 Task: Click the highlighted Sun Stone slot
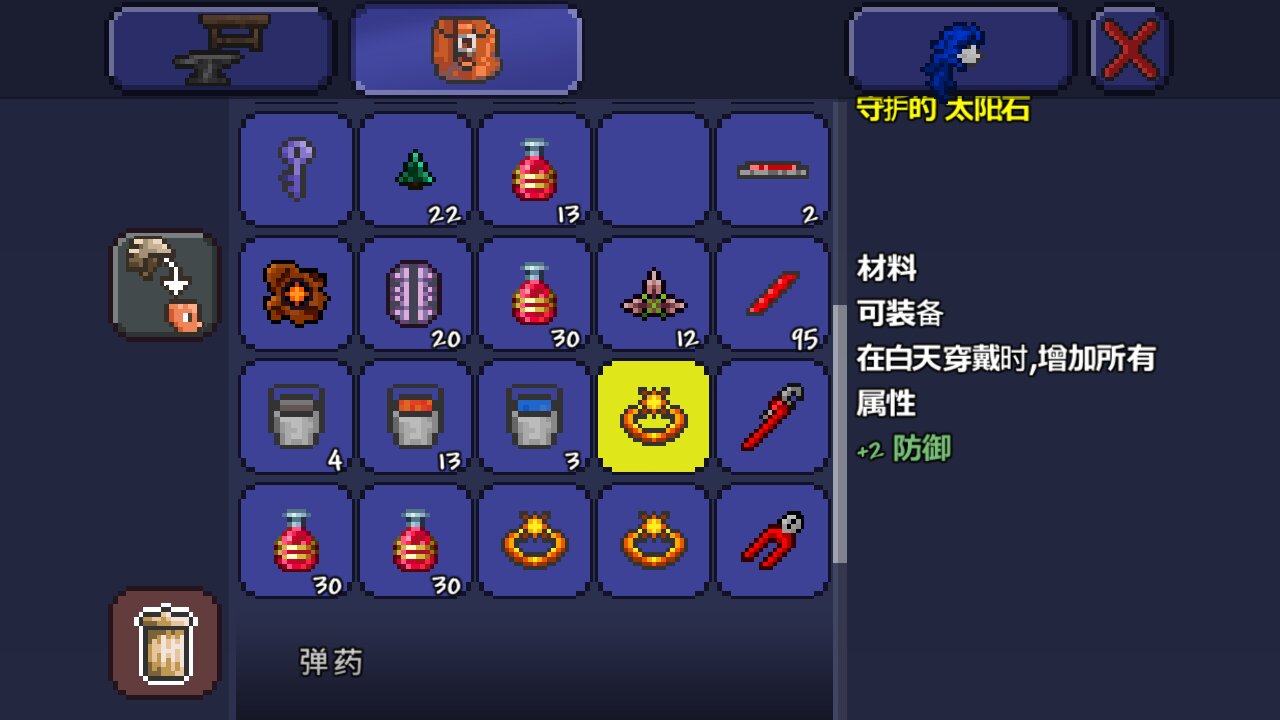654,416
